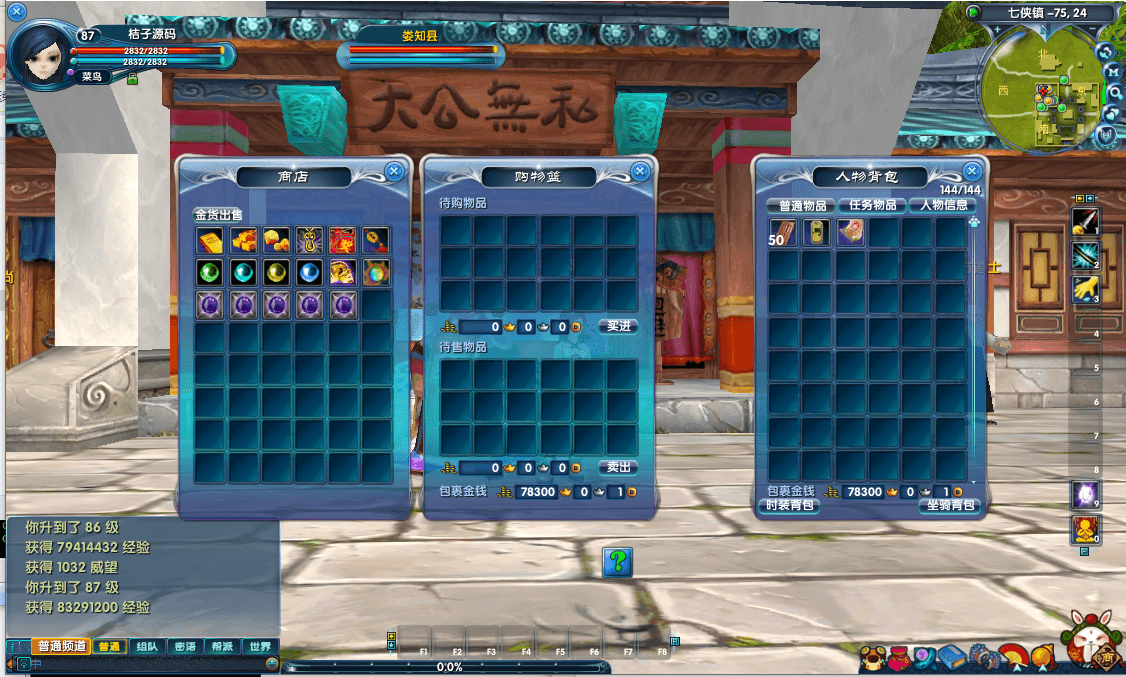Click the 卖出 sell button

618,467
